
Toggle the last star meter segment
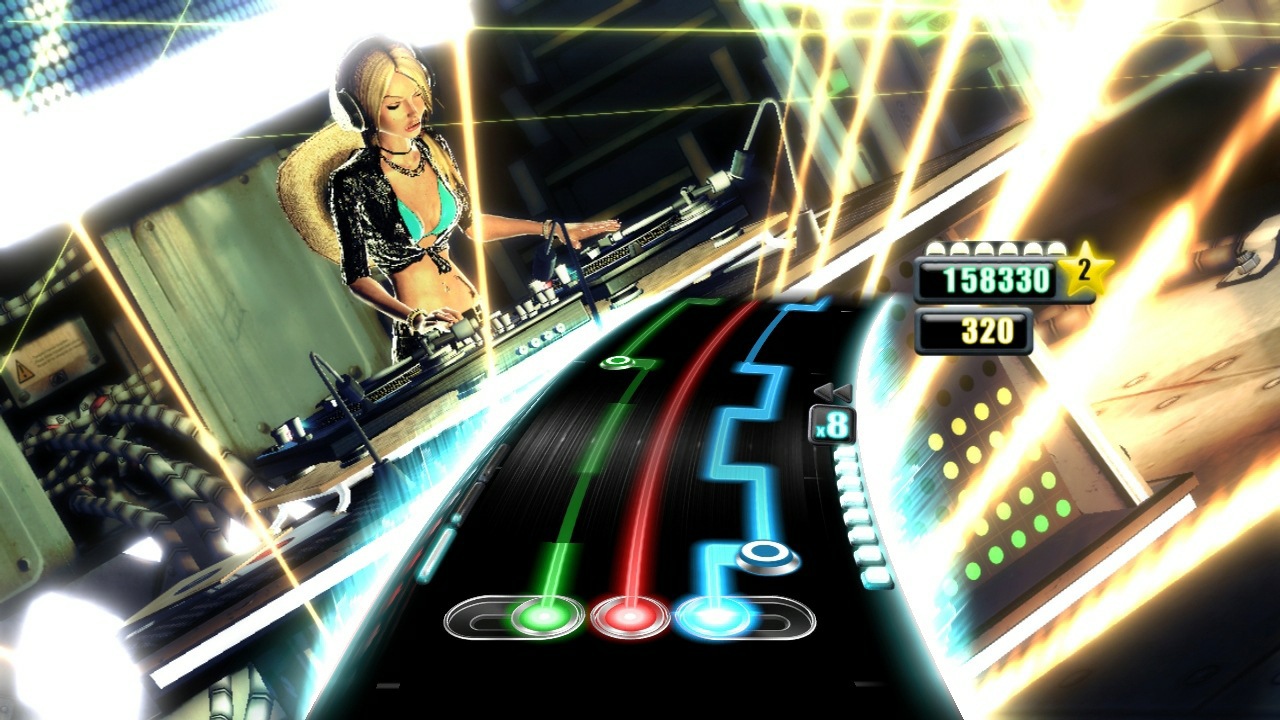(x=1058, y=250)
